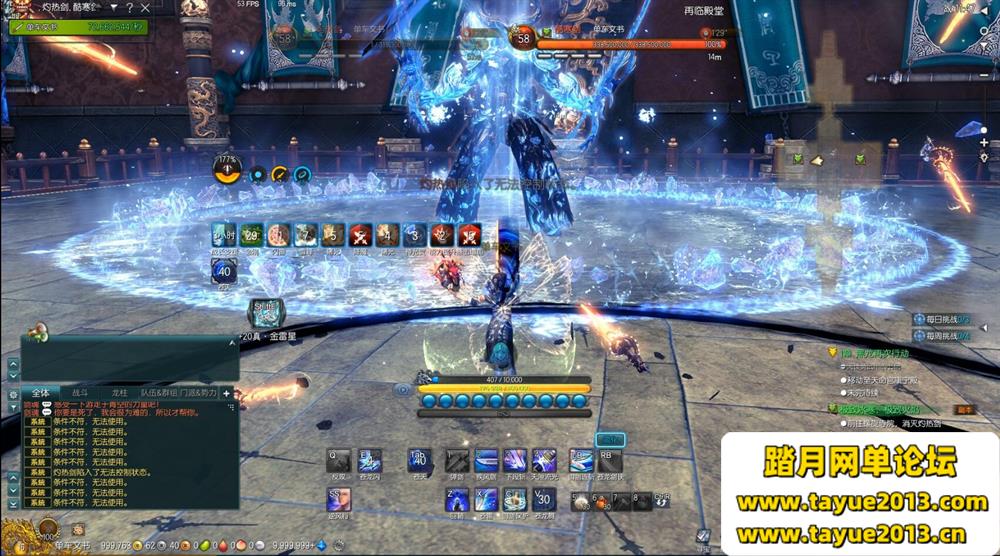Use the consumable in slot 5
Viewport: 1000px width, 556px height.
(583, 500)
